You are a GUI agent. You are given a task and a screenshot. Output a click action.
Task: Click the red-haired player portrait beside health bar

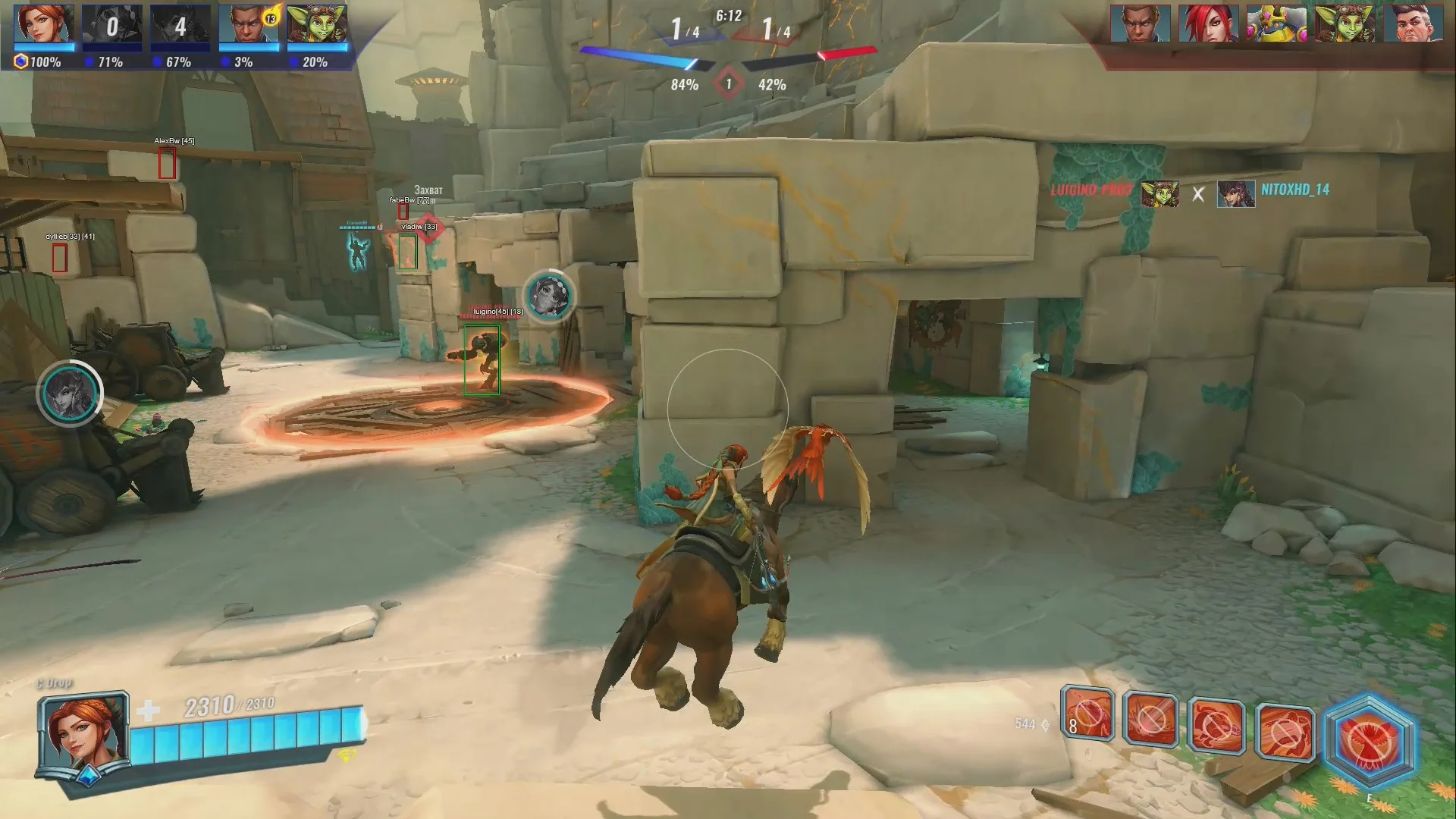[82, 733]
